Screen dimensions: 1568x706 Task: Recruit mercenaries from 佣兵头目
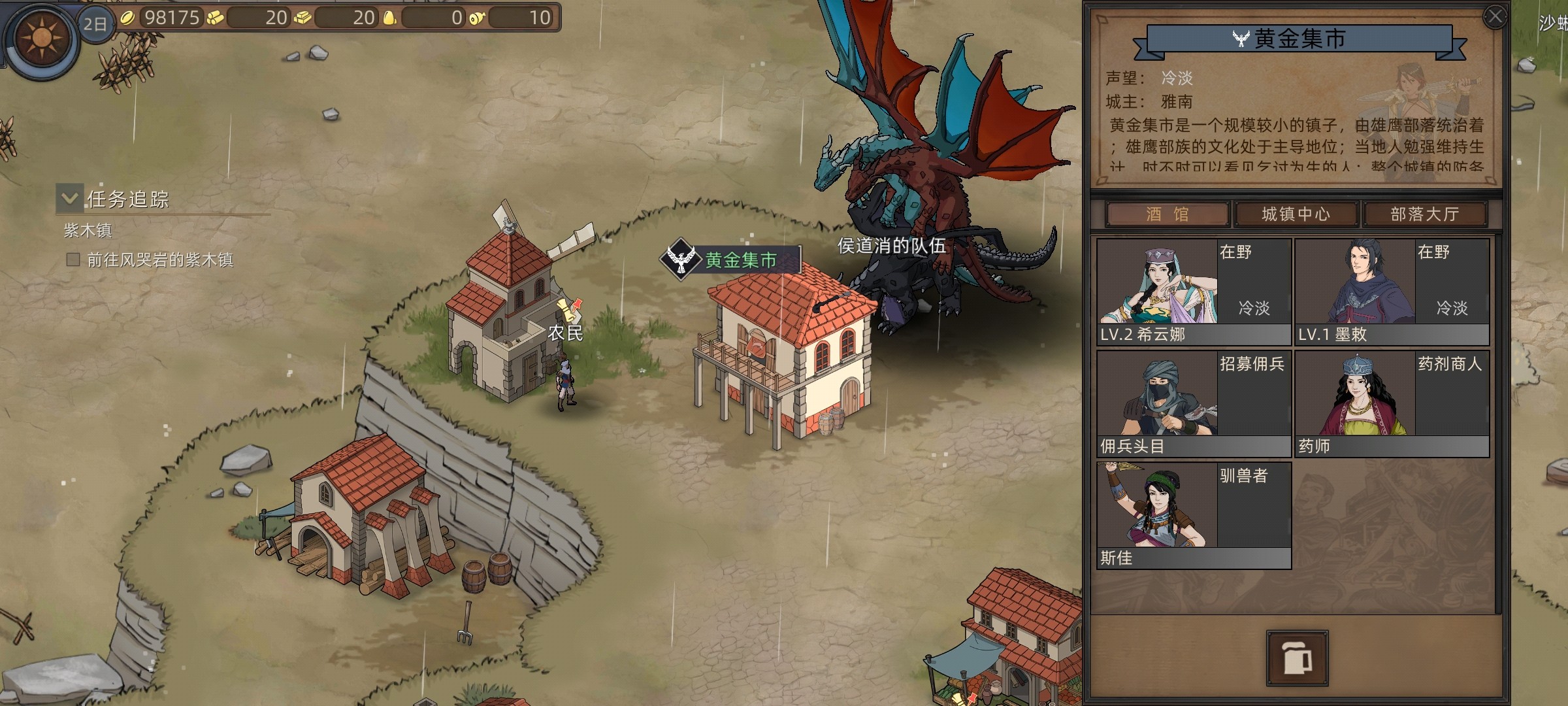coord(1193,403)
